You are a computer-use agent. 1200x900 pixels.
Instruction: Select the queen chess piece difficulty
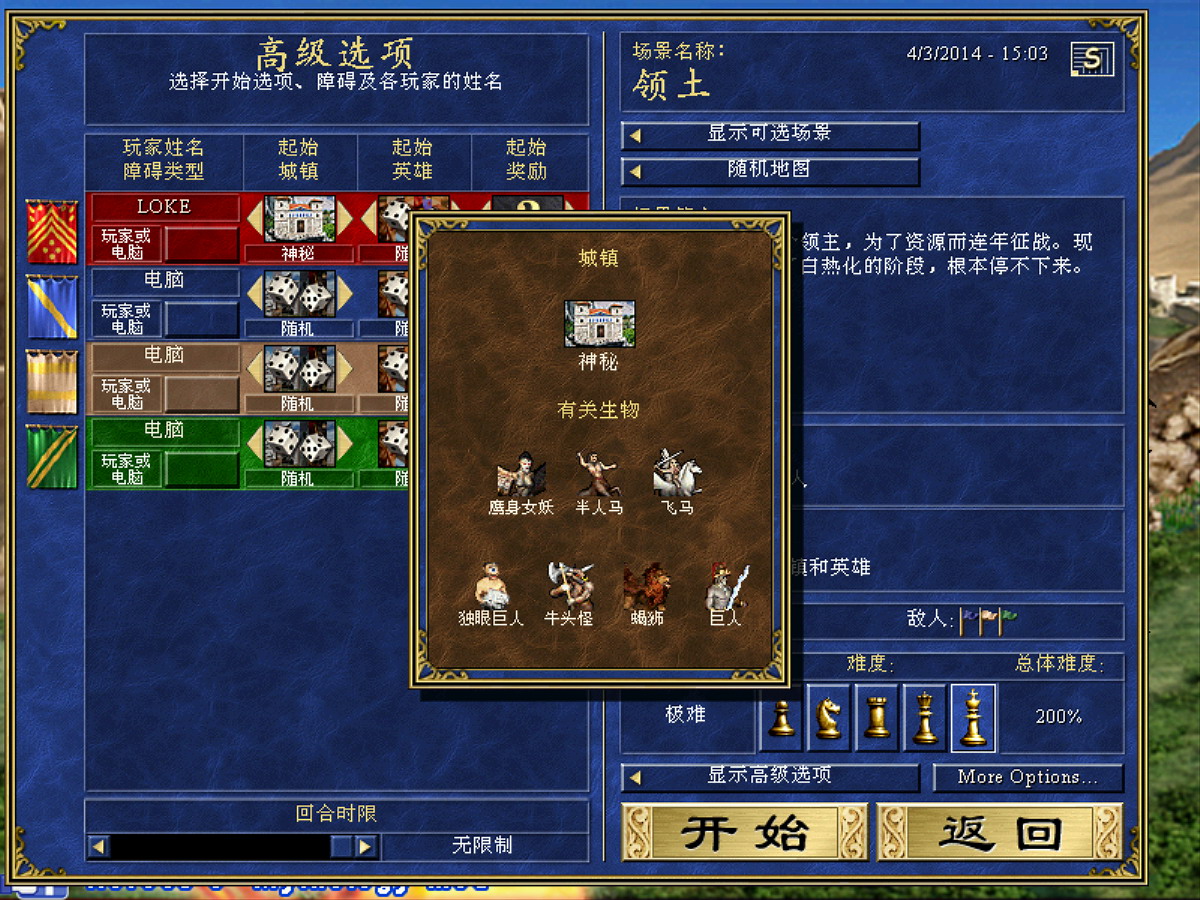click(925, 717)
